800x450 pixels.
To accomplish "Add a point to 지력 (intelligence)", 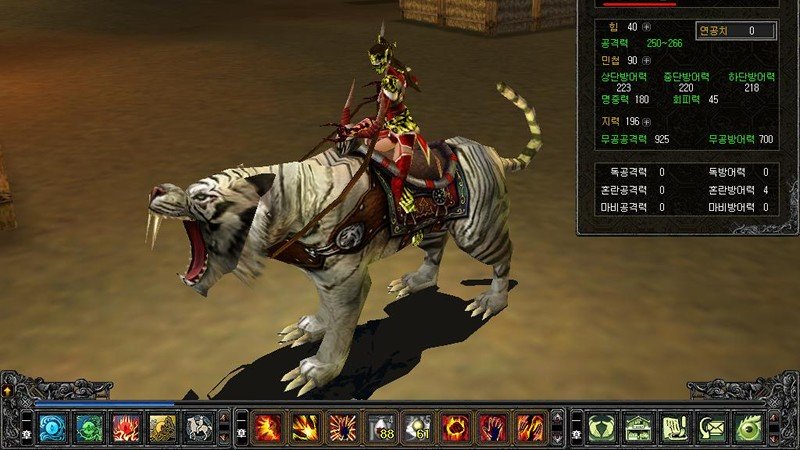I will [646, 122].
